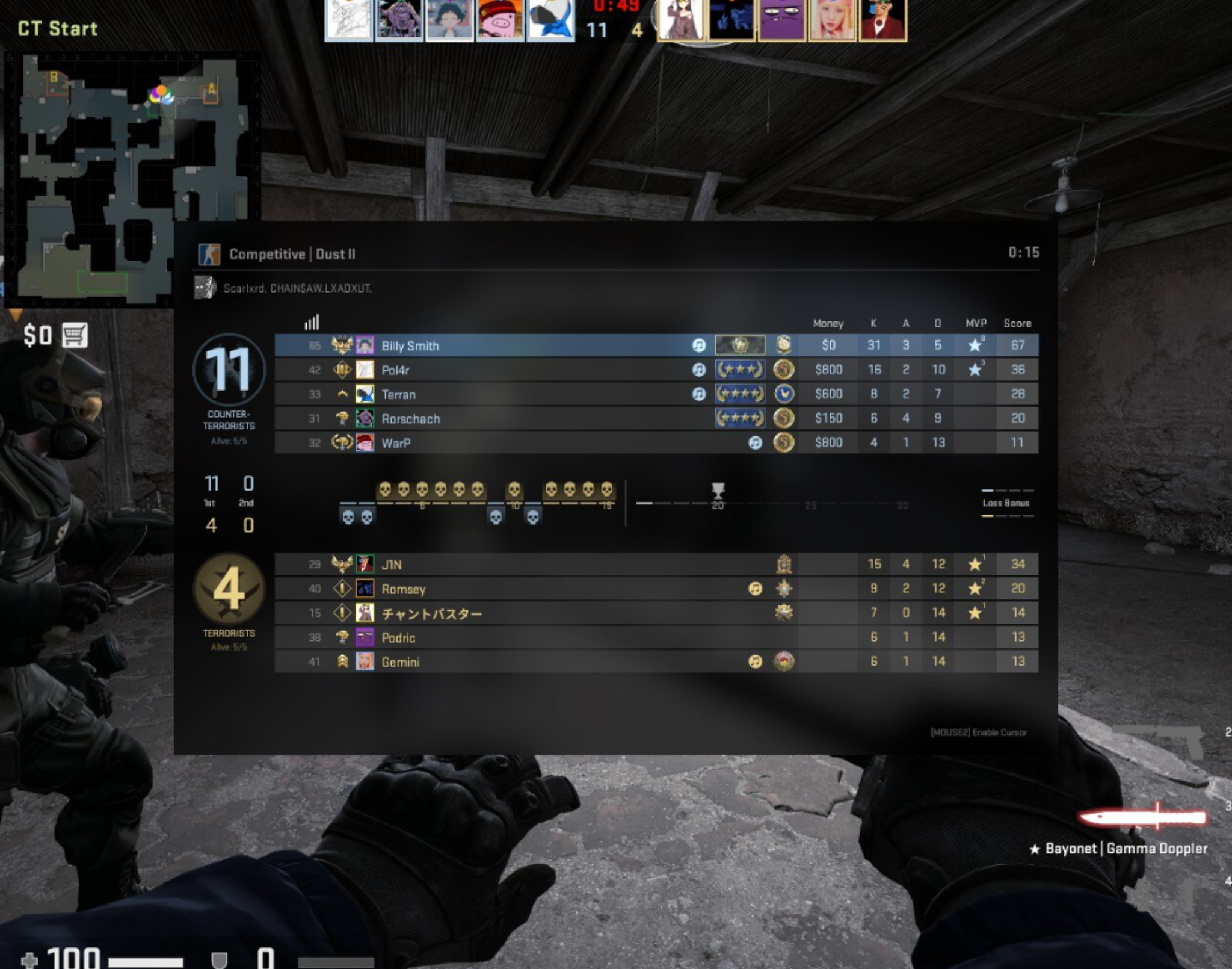
Task: Click Rorschach's four-star rank badge
Action: point(741,418)
